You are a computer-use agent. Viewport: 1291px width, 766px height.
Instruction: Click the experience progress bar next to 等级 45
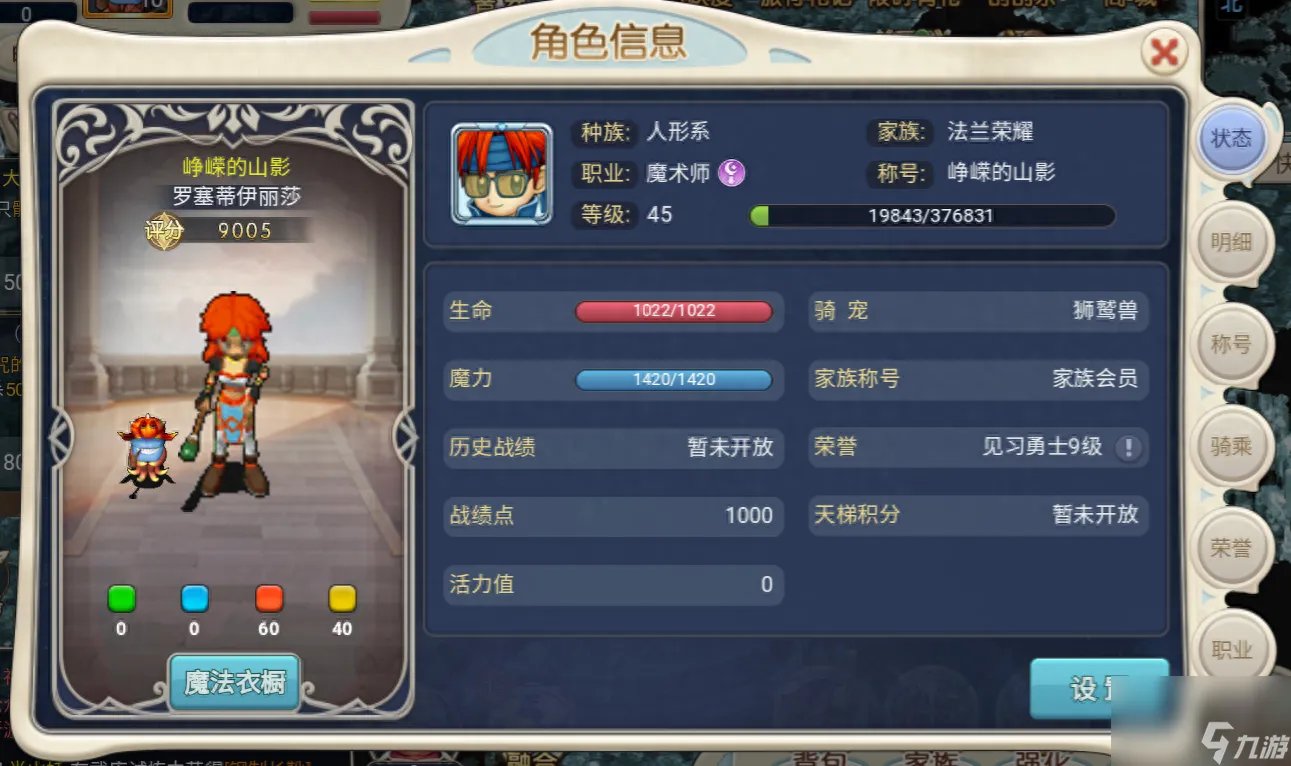(x=932, y=215)
